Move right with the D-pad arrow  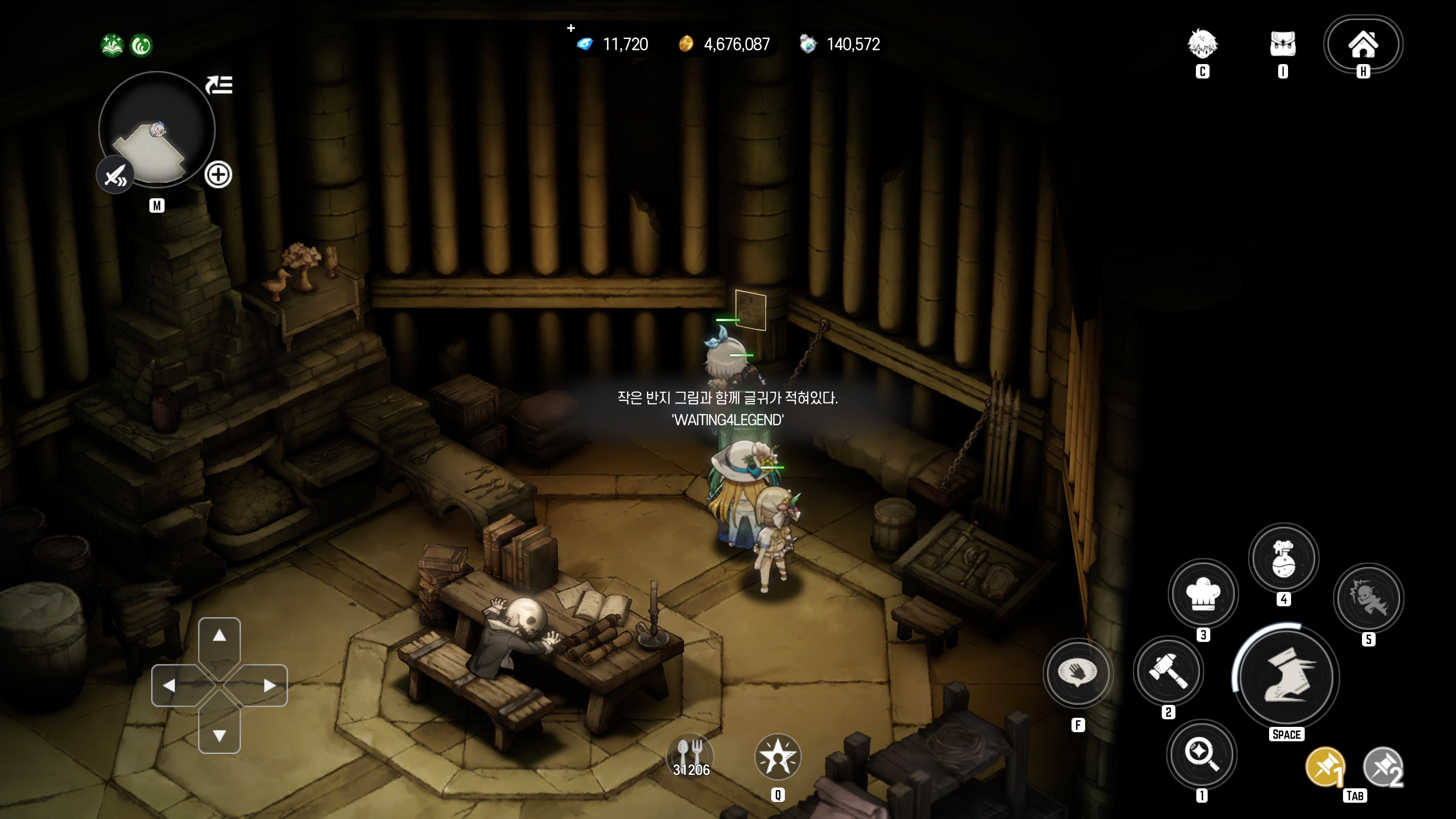(270, 686)
